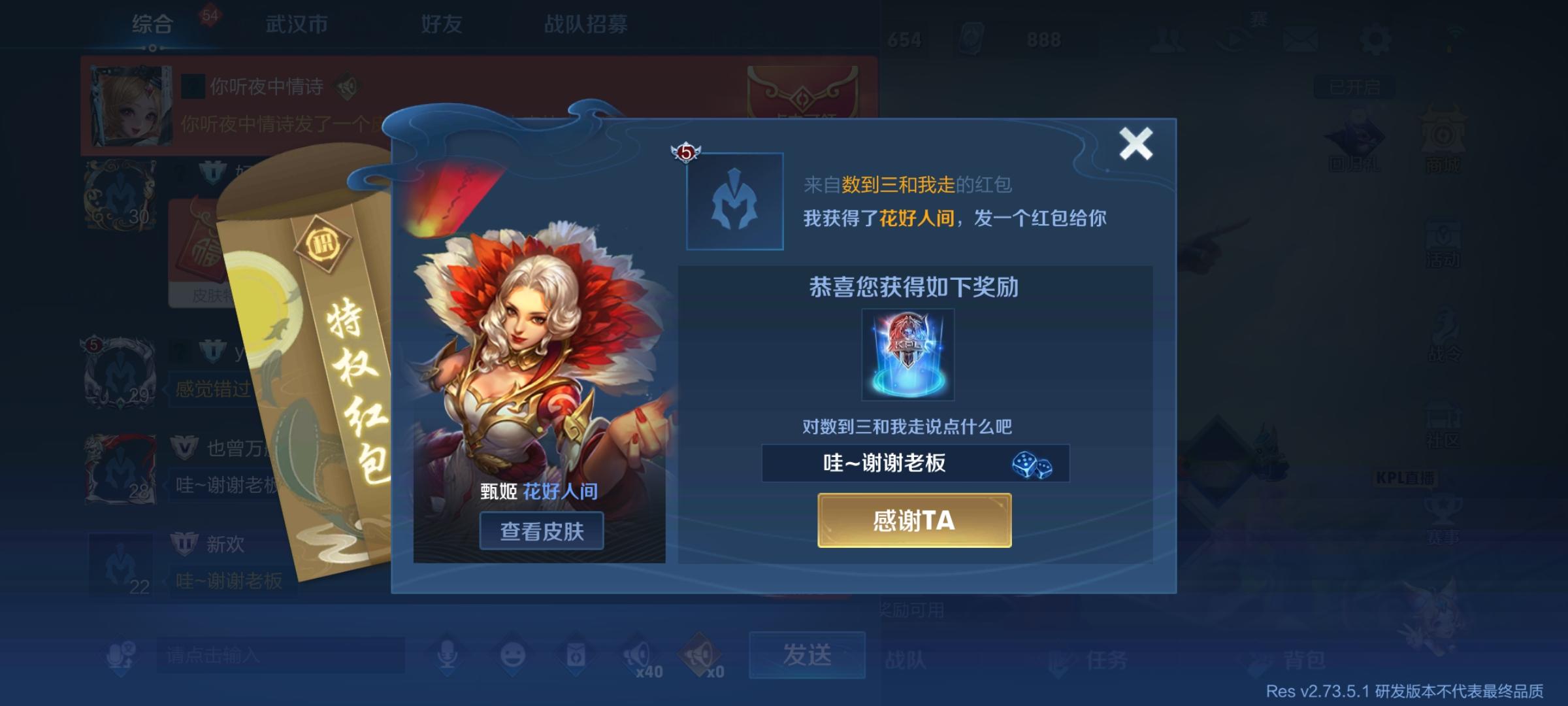Open the red envelope icon near chat input
The width and height of the screenshot is (1568, 706).
click(x=578, y=655)
